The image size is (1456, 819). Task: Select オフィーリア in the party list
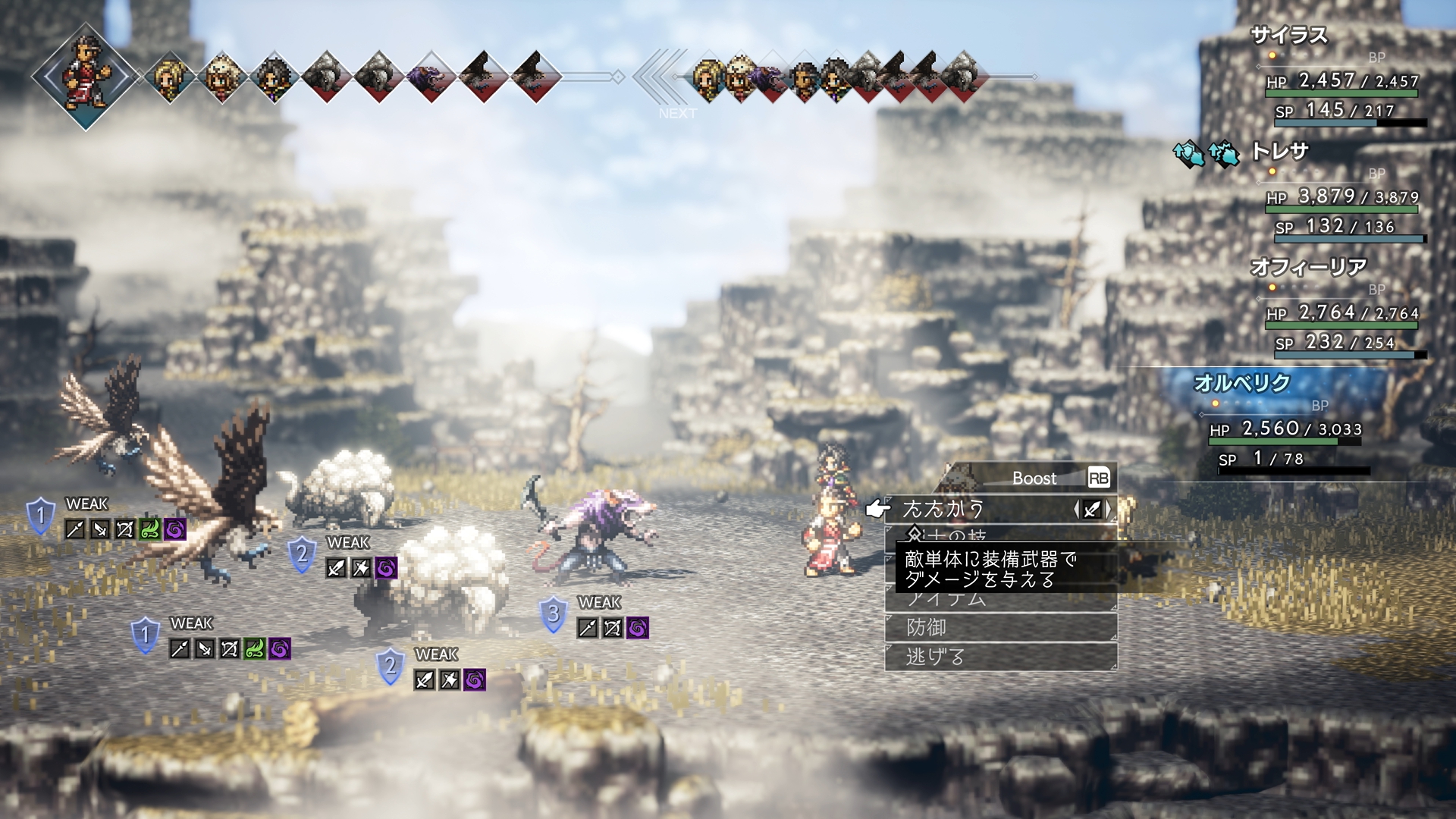click(x=1308, y=267)
